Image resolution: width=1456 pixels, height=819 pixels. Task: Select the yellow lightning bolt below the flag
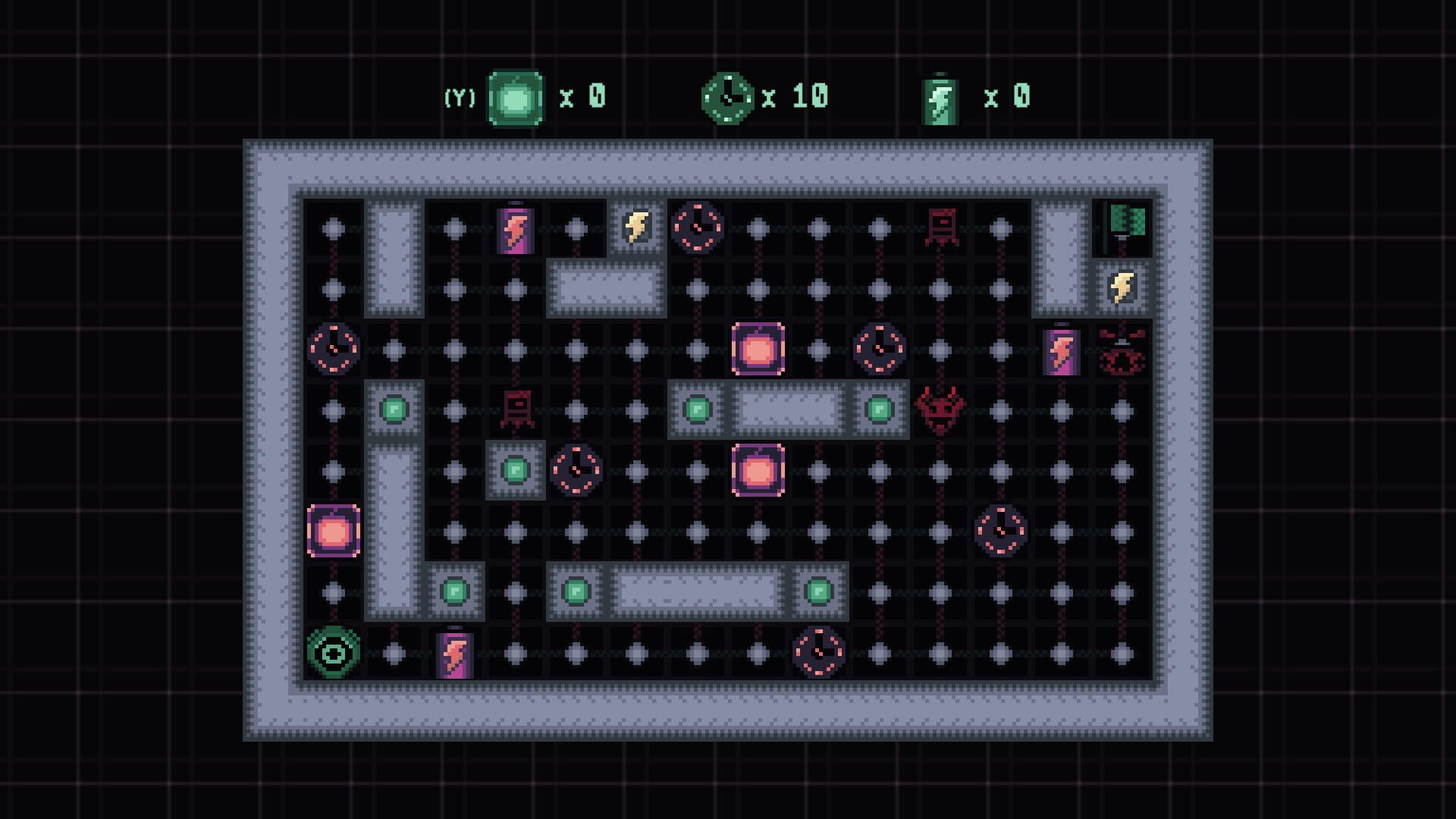tap(1120, 287)
